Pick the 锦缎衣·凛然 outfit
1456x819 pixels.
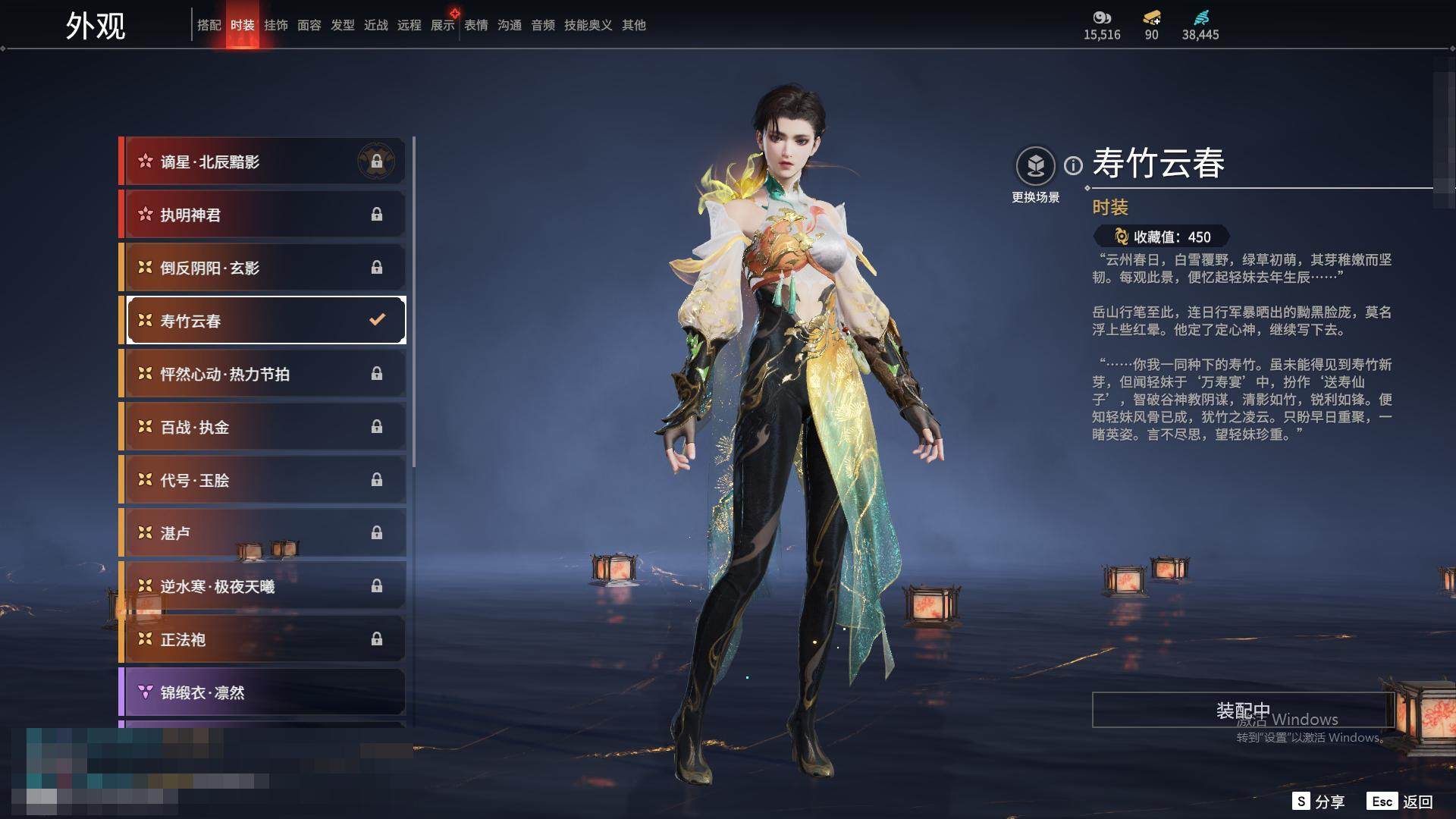(263, 692)
